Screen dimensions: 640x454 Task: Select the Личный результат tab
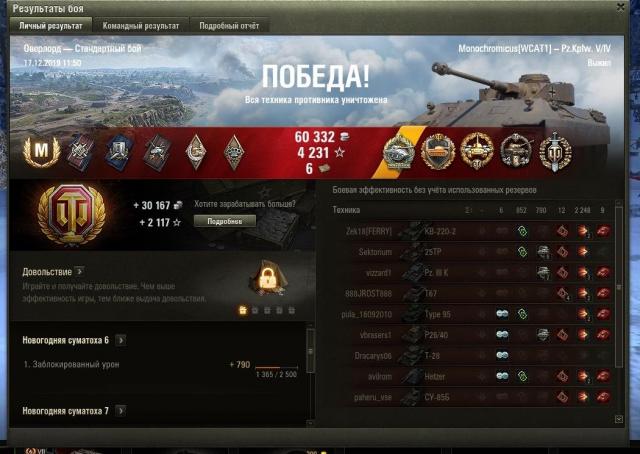(x=50, y=25)
